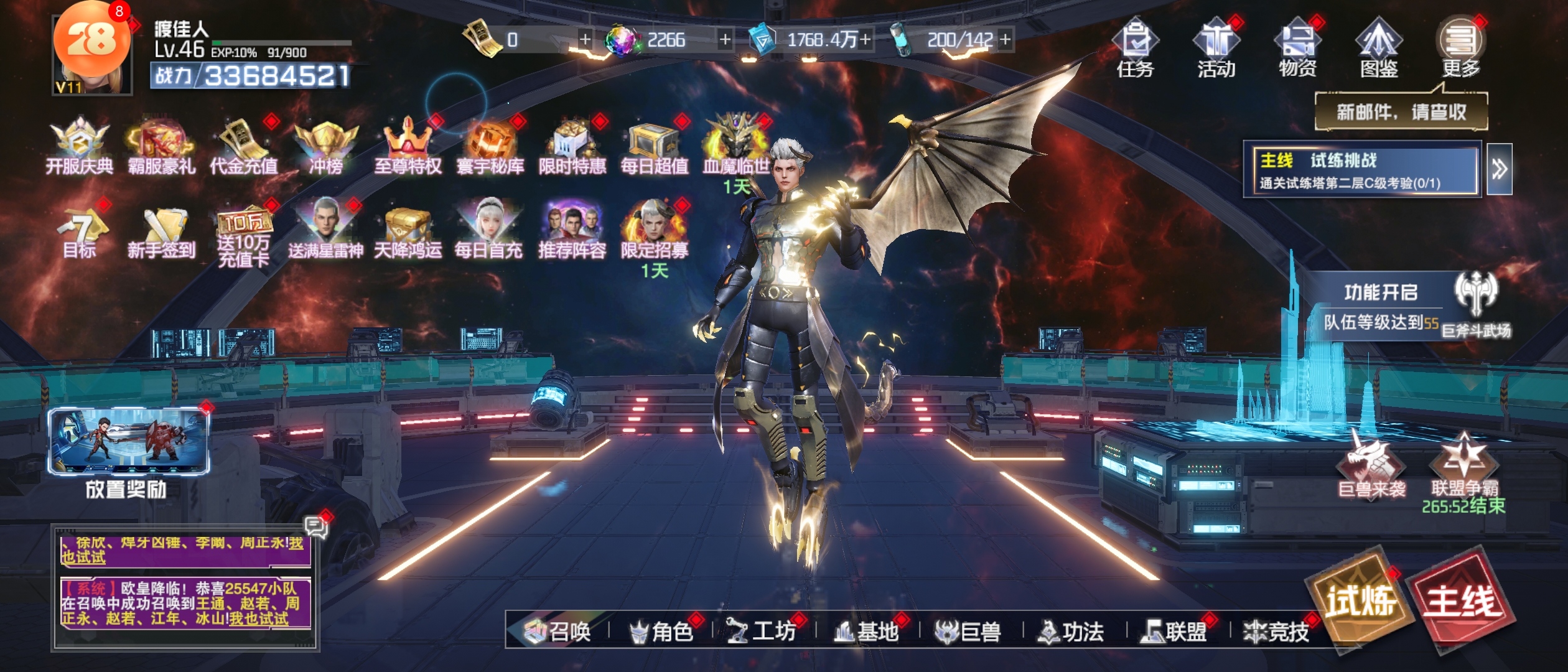Image resolution: width=1568 pixels, height=672 pixels.
Task: Collapse the quest tracker with double arrow
Action: tap(1499, 169)
